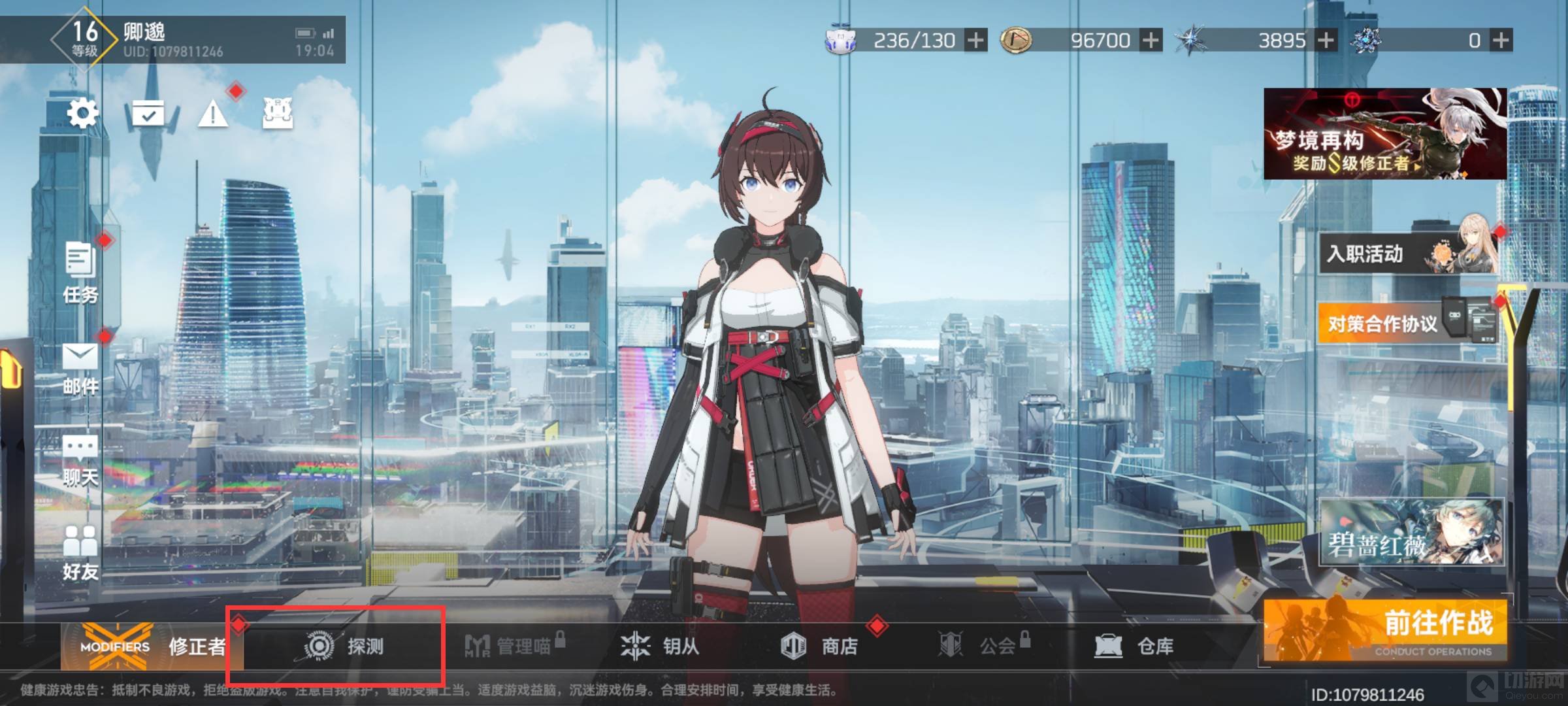Viewport: 1568px width, 706px height.
Task: Add gold coins with the plus beside 96700
Action: 1151,41
